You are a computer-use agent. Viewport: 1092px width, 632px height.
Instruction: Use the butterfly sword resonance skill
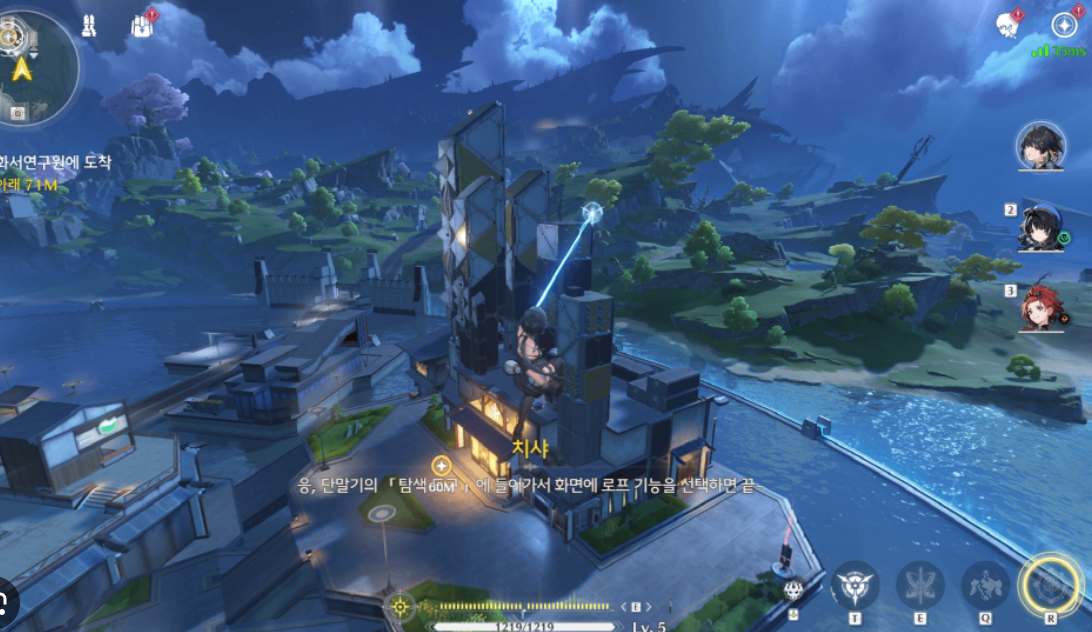920,585
